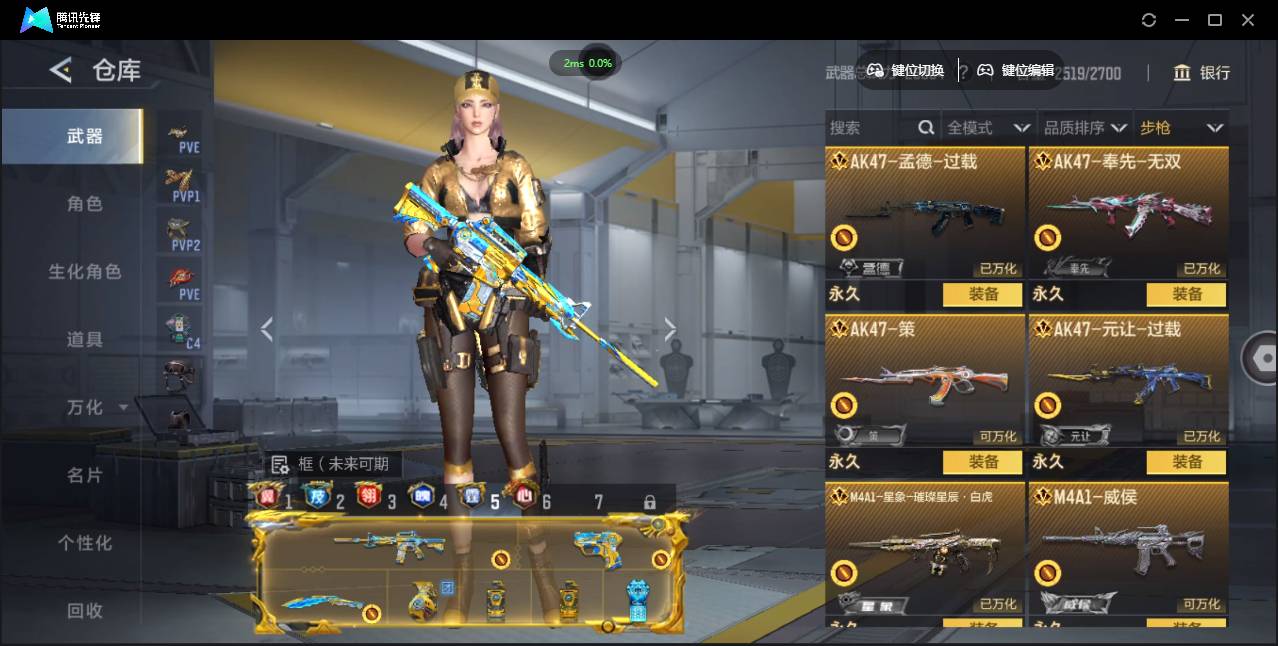Open the 品质排序 sort dropdown
Image resolution: width=1278 pixels, height=646 pixels.
tap(1085, 128)
